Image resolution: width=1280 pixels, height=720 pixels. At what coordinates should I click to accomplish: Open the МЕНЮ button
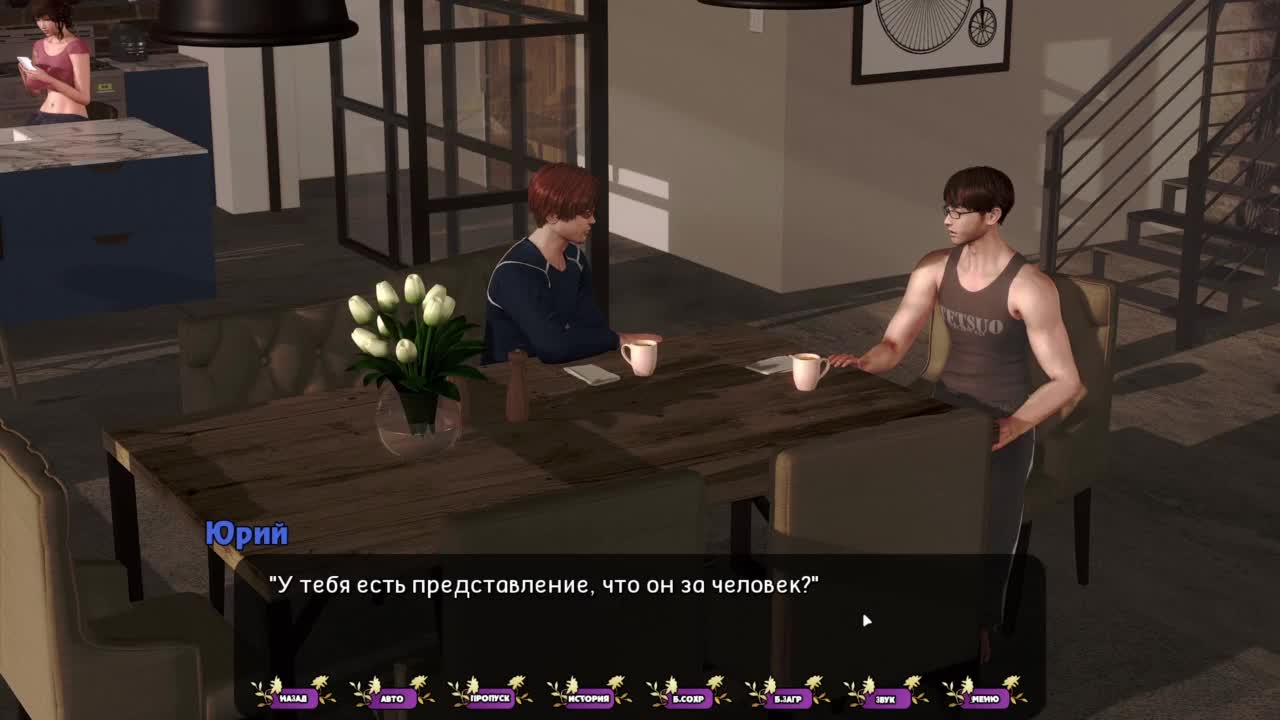coord(985,698)
